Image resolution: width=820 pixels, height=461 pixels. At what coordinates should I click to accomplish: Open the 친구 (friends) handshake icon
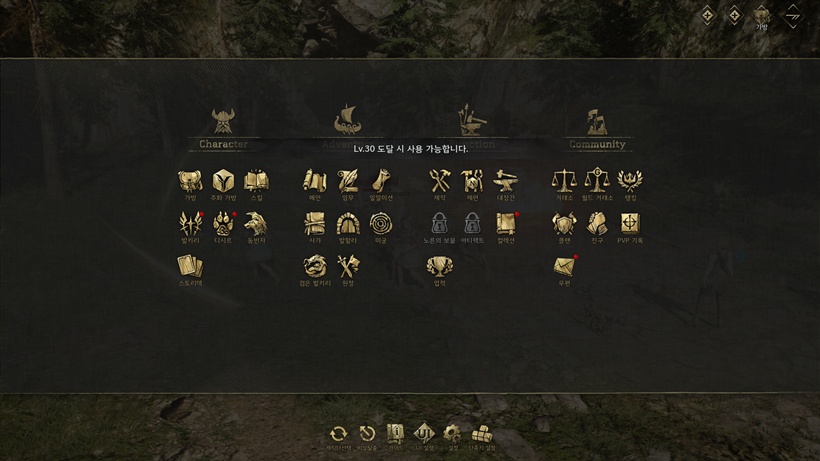597,224
